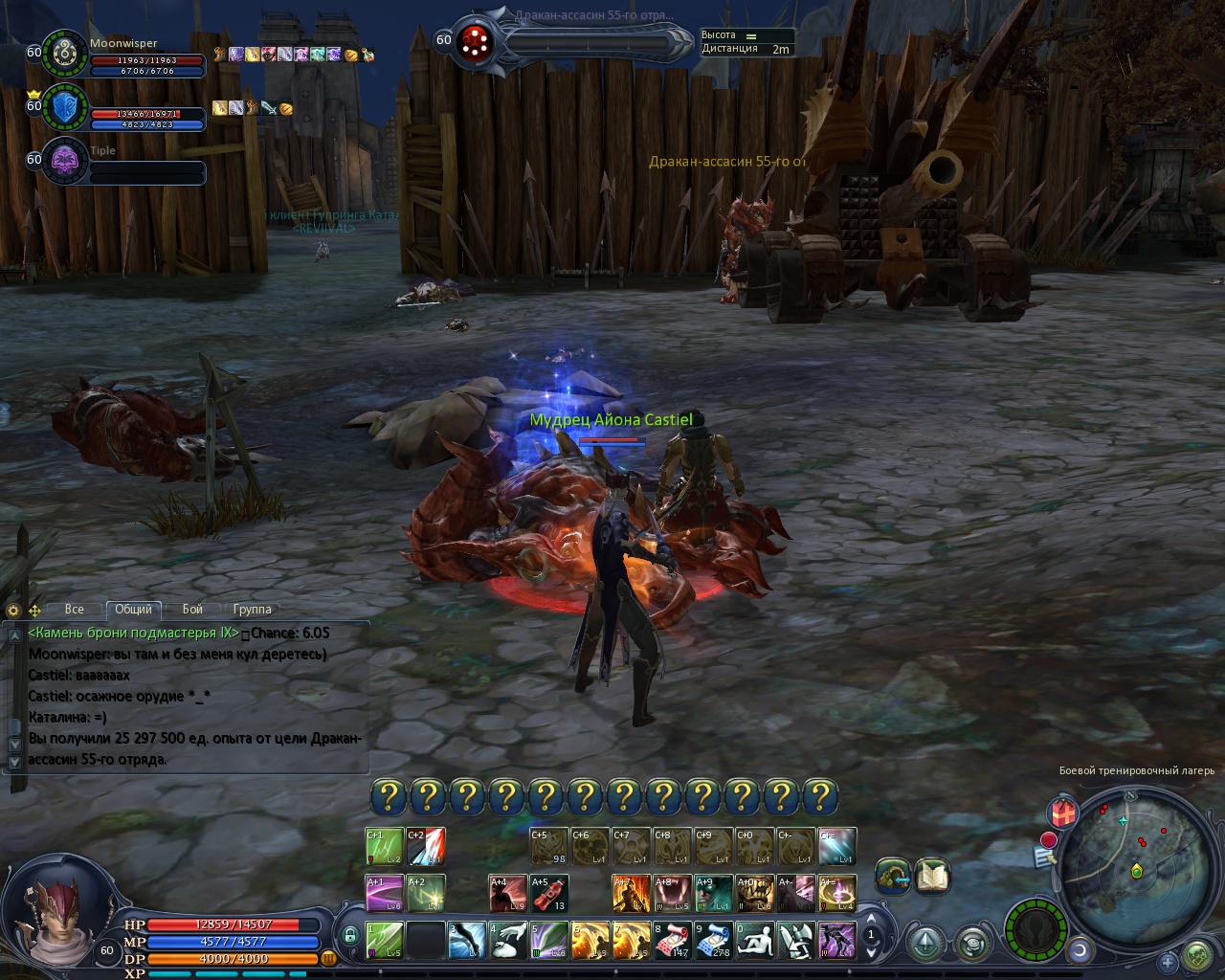Use the purple slash skill on A+1
Screen dimensions: 1225x980
click(x=385, y=893)
